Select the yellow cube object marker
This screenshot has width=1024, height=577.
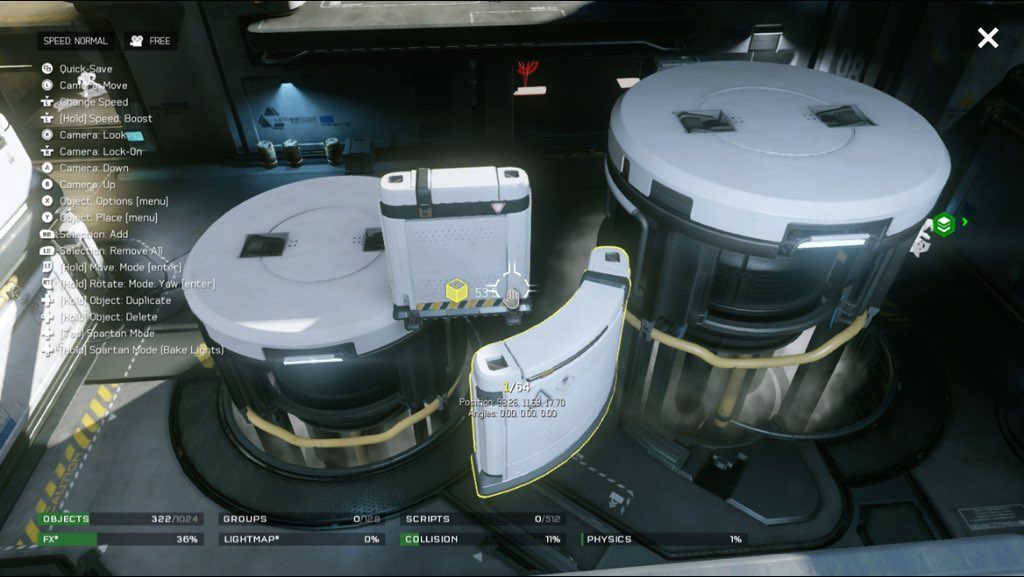(x=457, y=291)
